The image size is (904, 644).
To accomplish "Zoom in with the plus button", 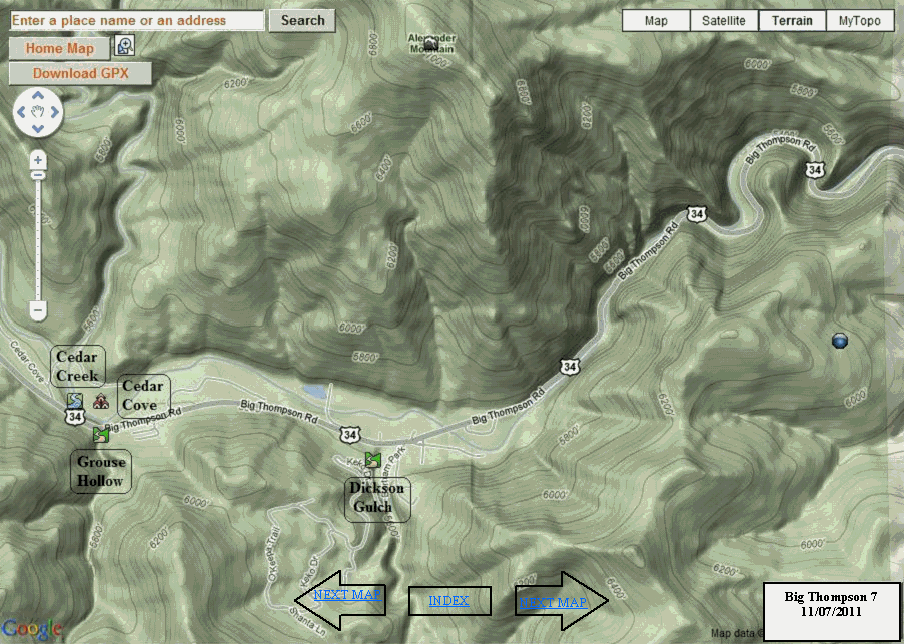I will point(38,160).
